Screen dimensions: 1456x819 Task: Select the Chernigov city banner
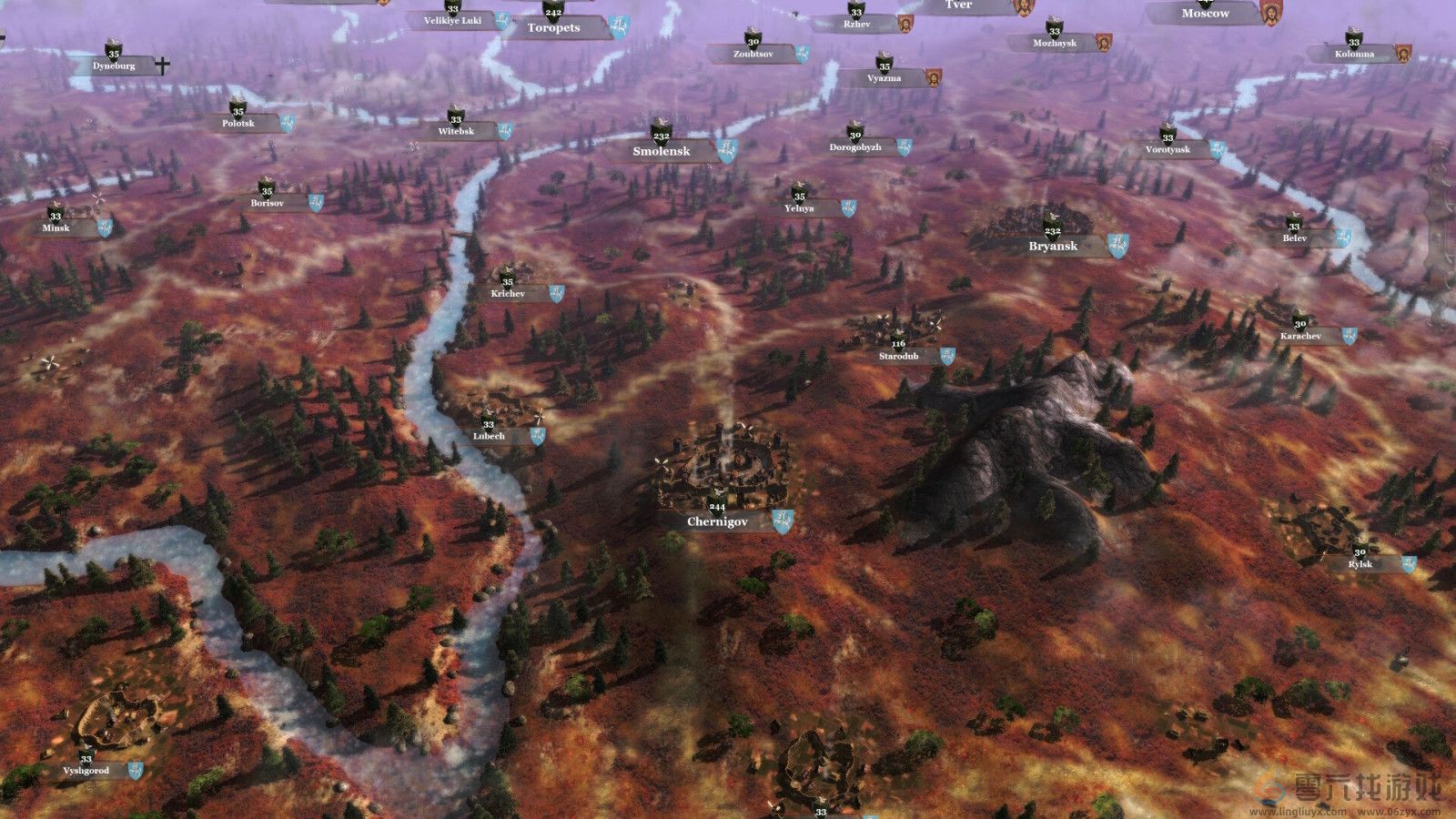pyautogui.click(x=718, y=522)
